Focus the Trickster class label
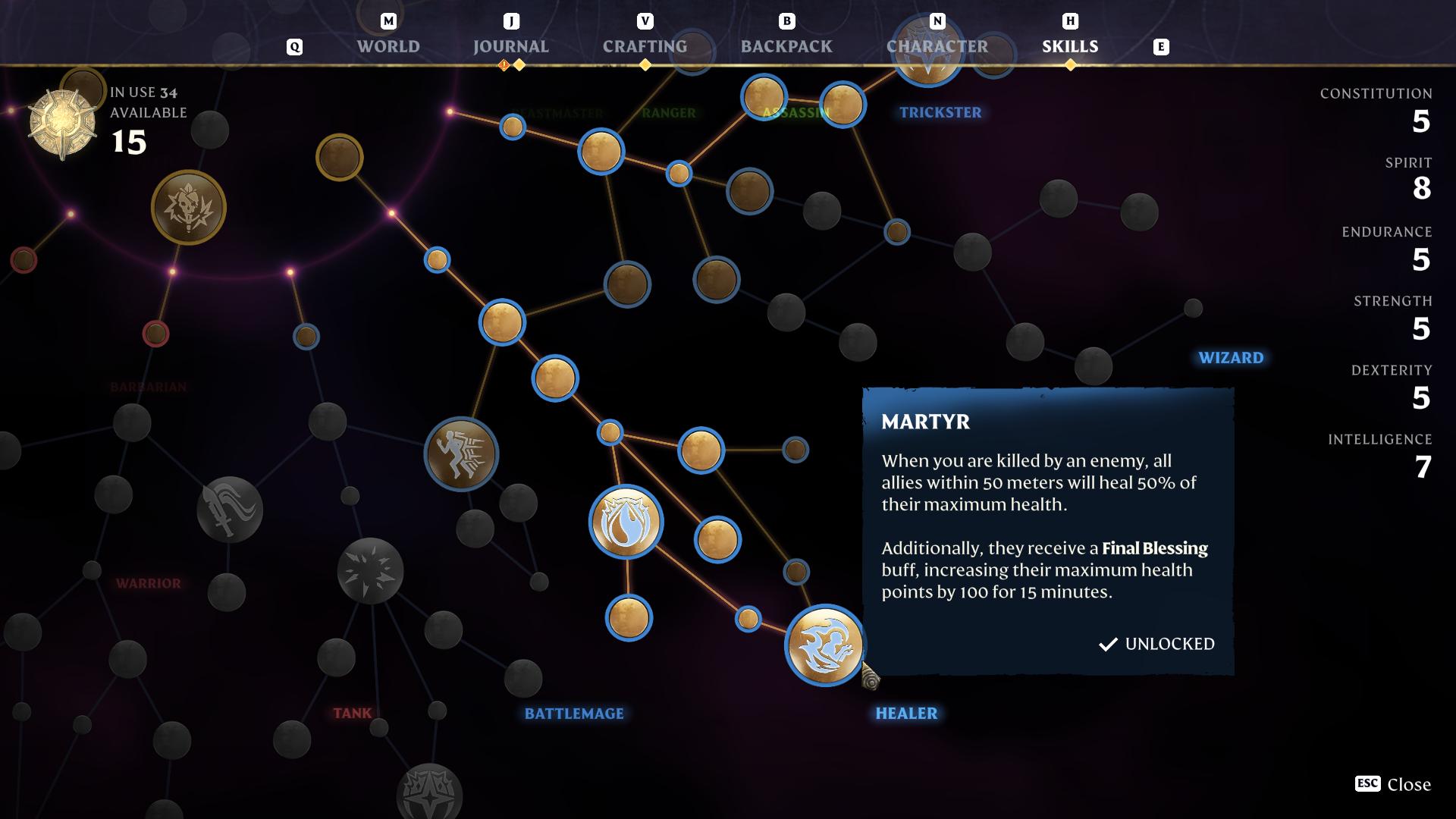This screenshot has height=819, width=1456. pyautogui.click(x=940, y=112)
